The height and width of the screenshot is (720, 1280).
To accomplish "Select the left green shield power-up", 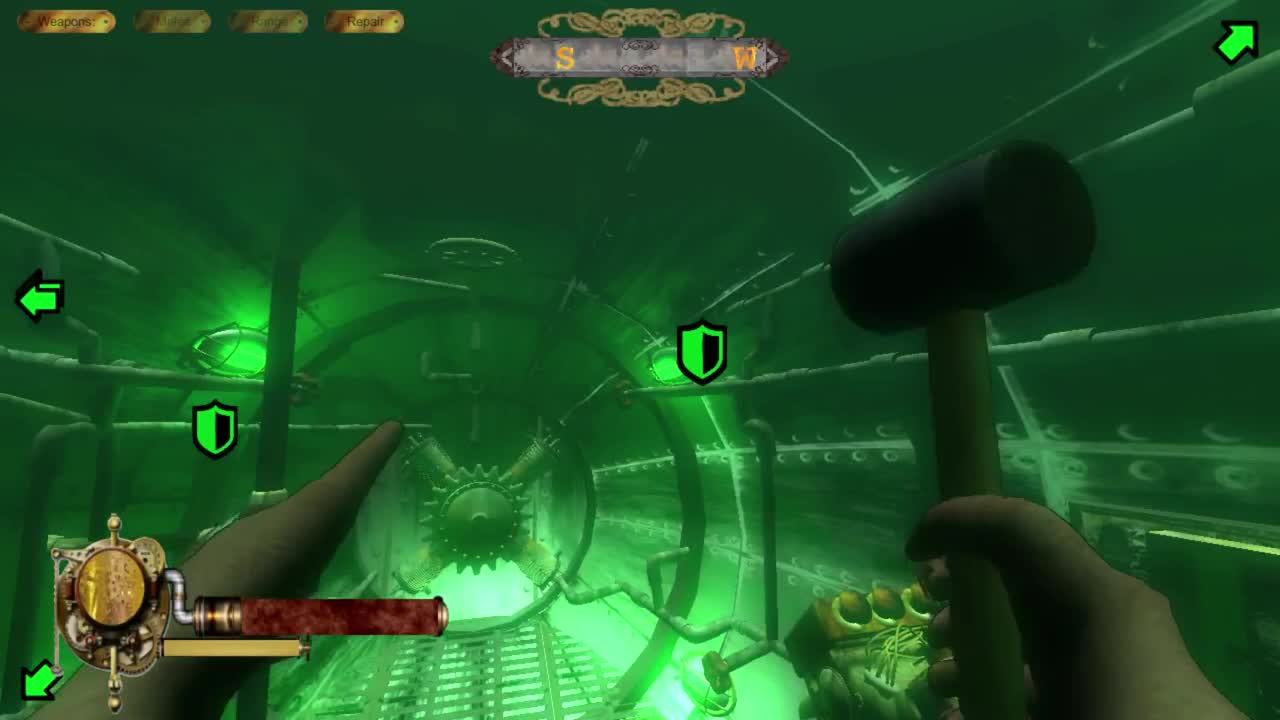I will coord(215,428).
